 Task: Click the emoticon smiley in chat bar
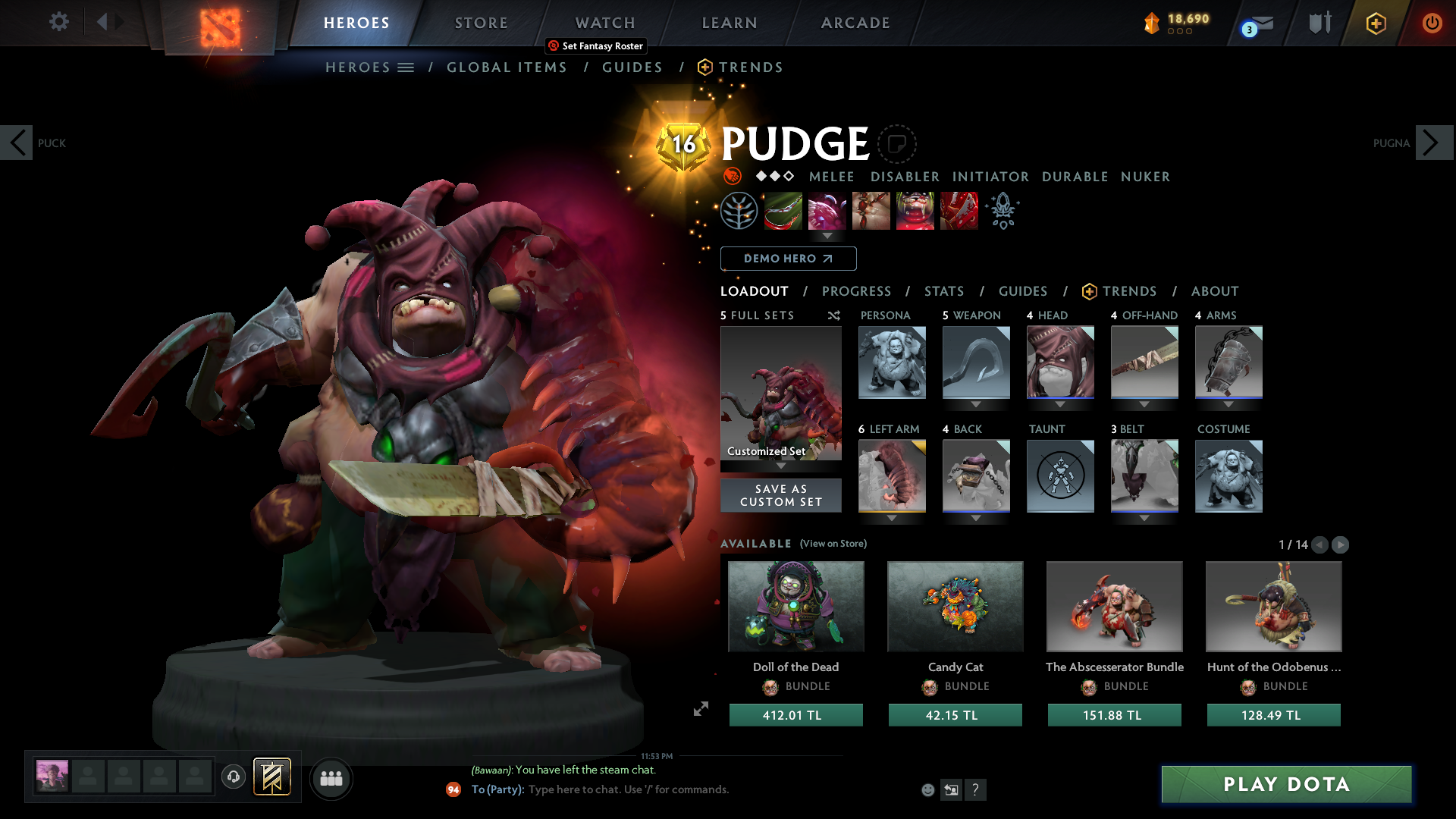pos(927,789)
